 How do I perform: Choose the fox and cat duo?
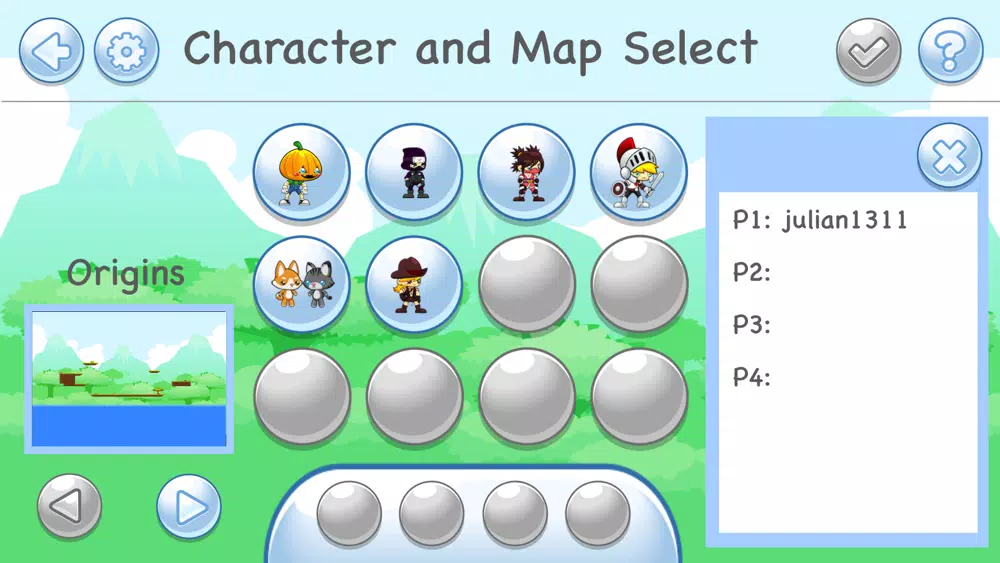click(302, 284)
